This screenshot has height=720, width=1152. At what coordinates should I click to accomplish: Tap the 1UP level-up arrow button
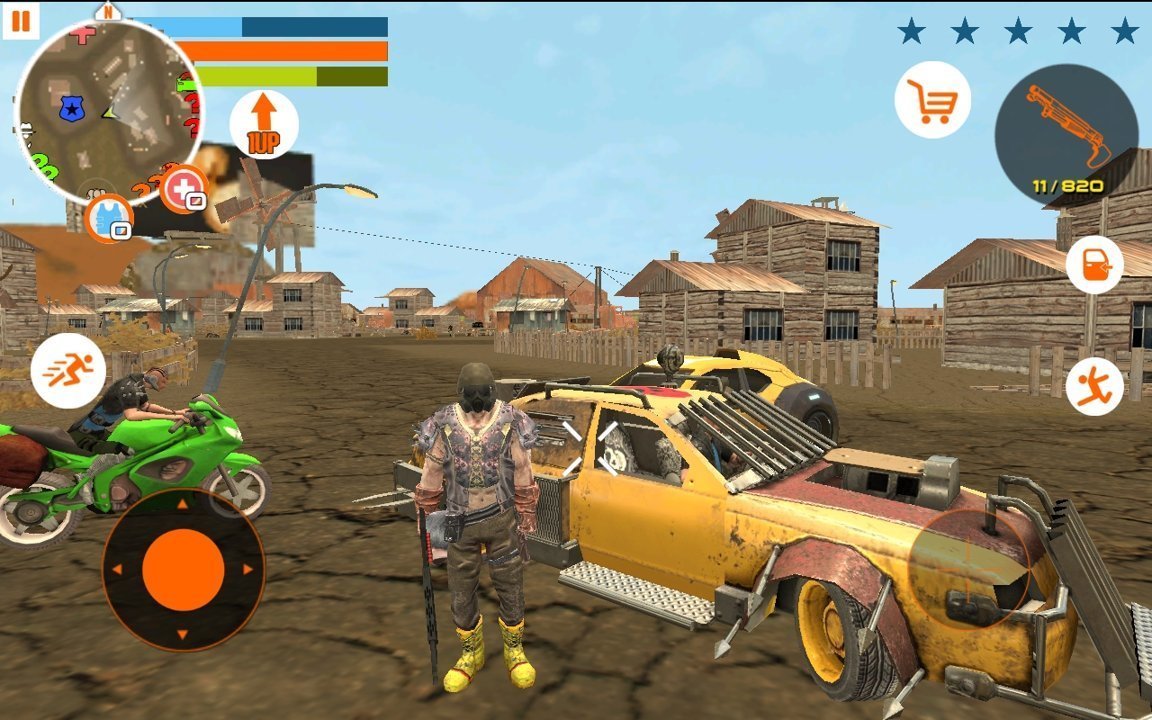pyautogui.click(x=263, y=125)
